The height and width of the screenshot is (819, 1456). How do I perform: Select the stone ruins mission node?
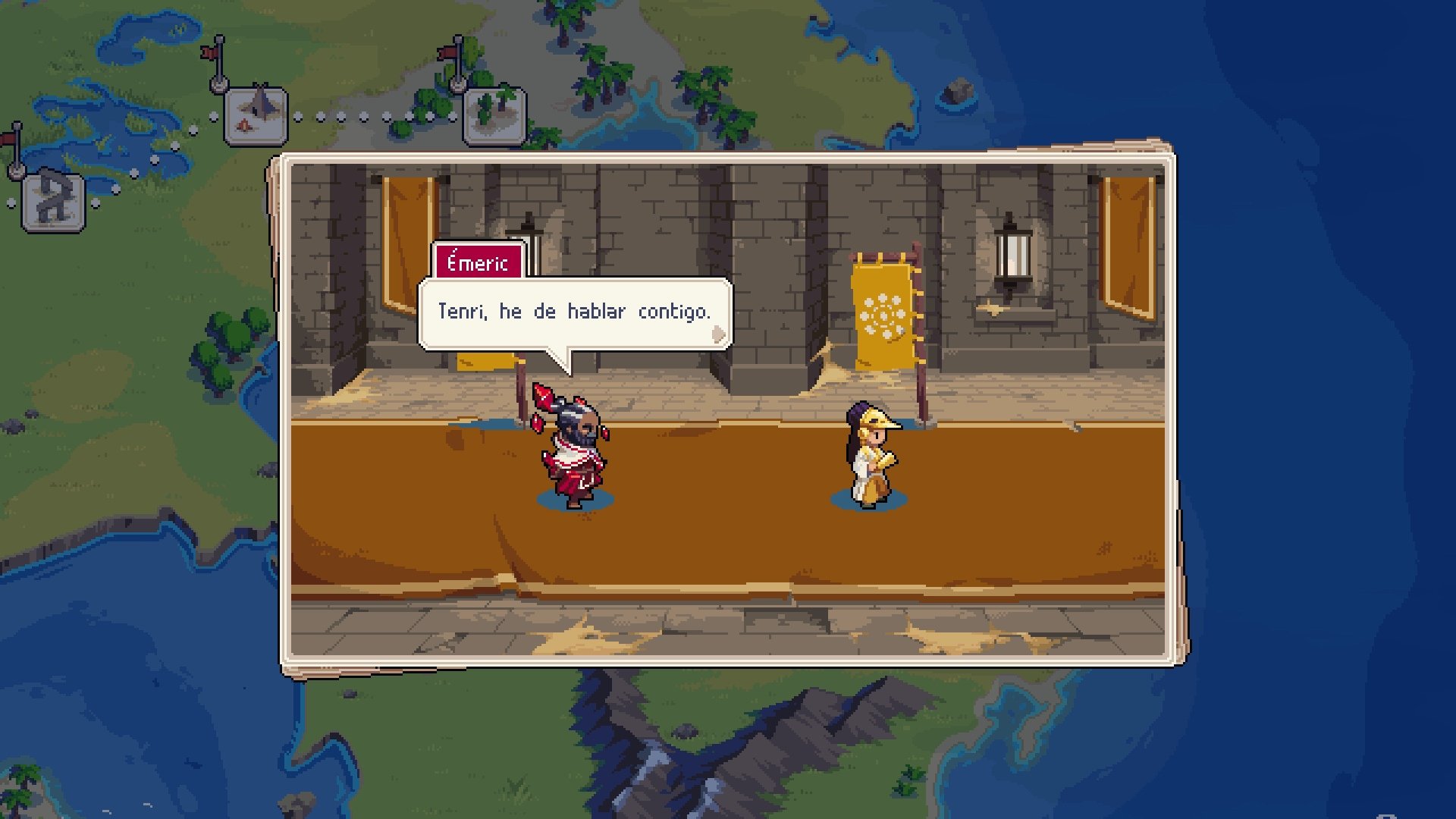click(52, 199)
